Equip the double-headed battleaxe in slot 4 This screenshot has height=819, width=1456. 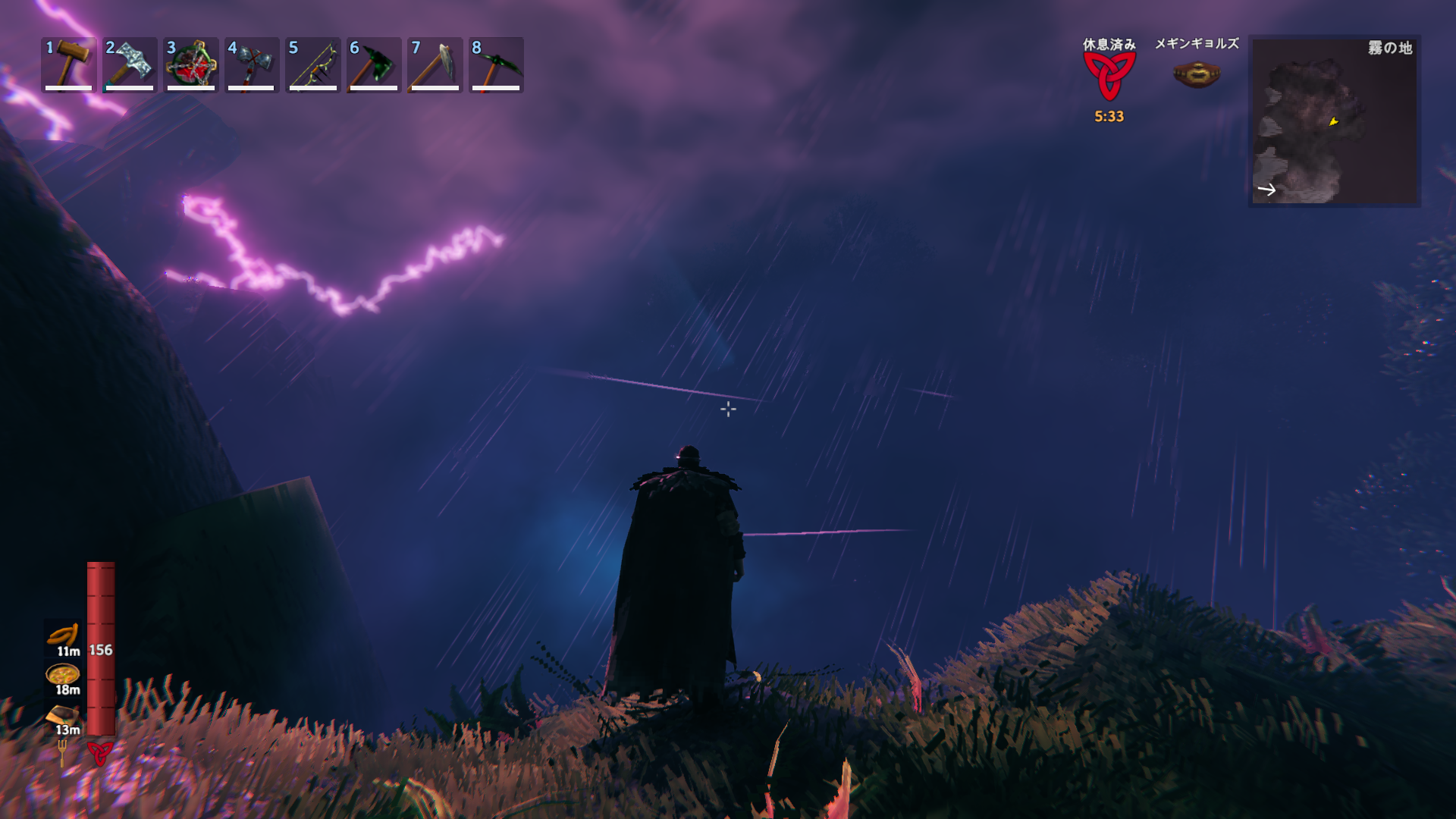(252, 64)
